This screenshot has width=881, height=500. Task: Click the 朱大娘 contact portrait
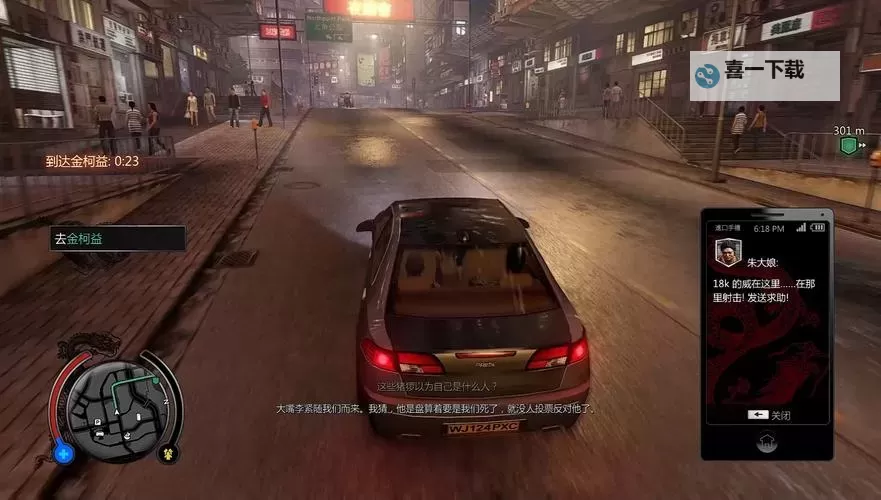(727, 253)
